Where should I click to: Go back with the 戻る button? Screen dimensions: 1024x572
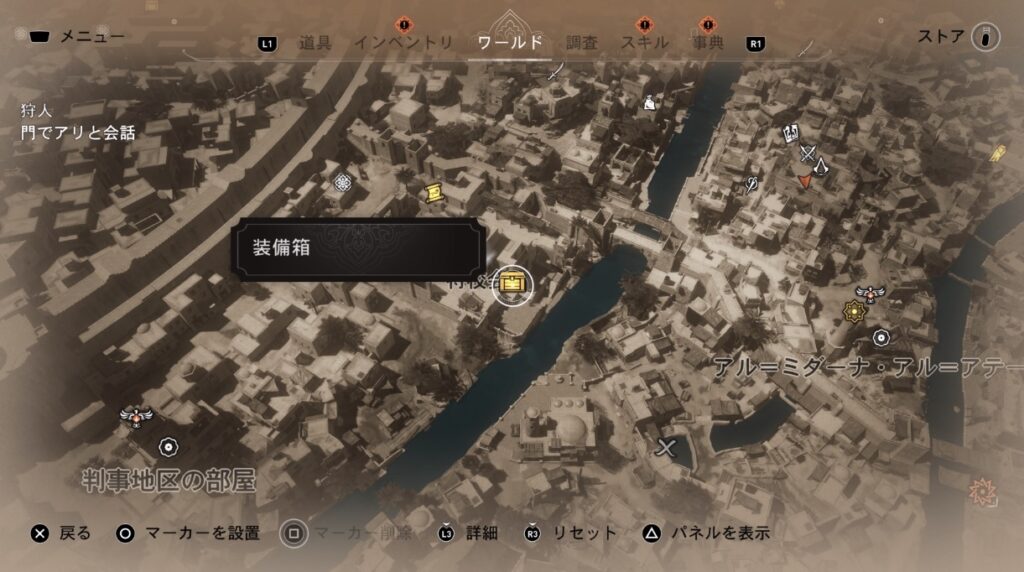[61, 533]
